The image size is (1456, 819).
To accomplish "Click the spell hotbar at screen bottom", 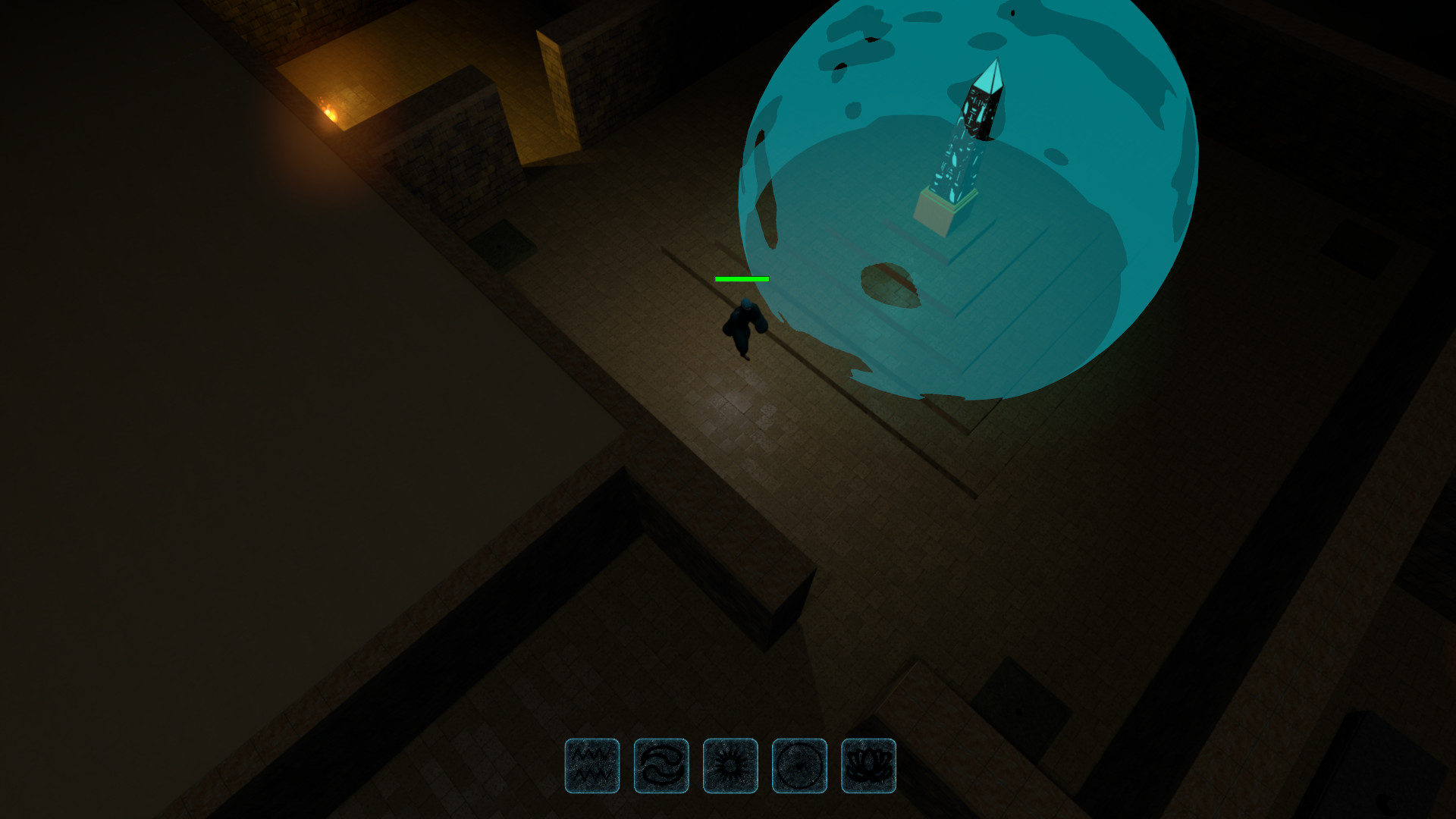I will tap(730, 766).
